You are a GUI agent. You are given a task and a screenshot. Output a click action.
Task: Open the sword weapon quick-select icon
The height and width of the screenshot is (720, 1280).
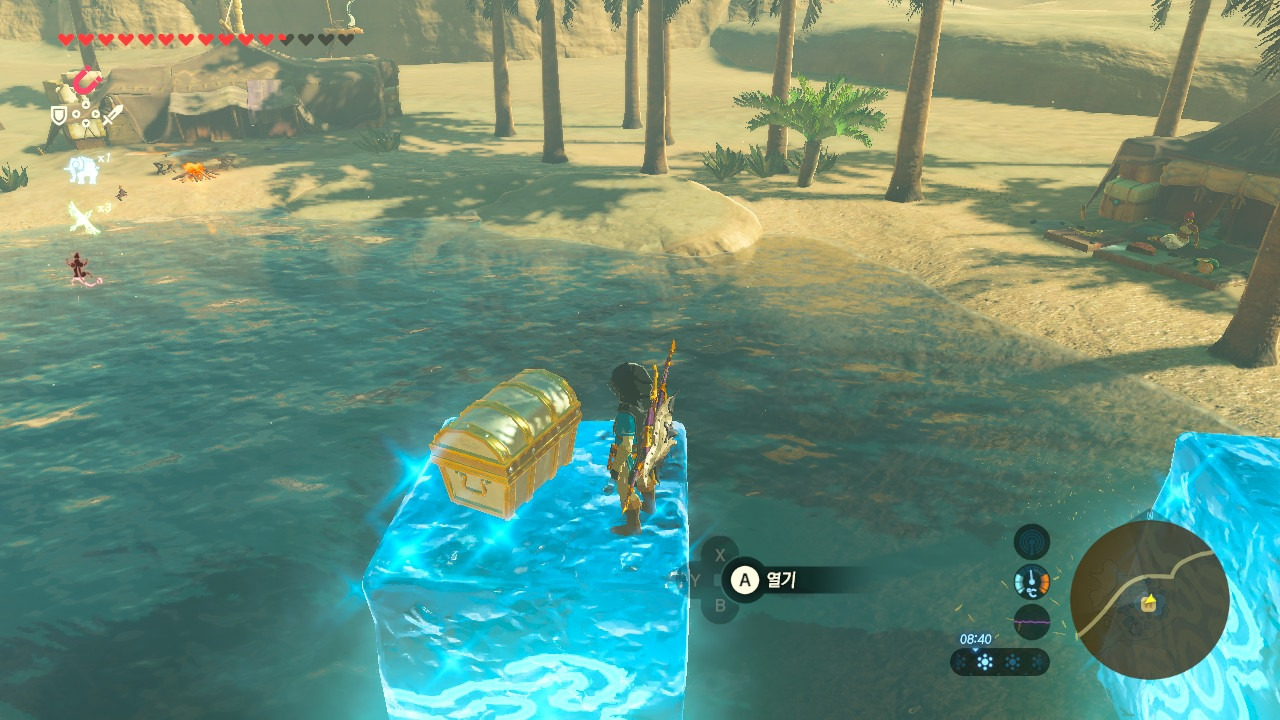(112, 115)
